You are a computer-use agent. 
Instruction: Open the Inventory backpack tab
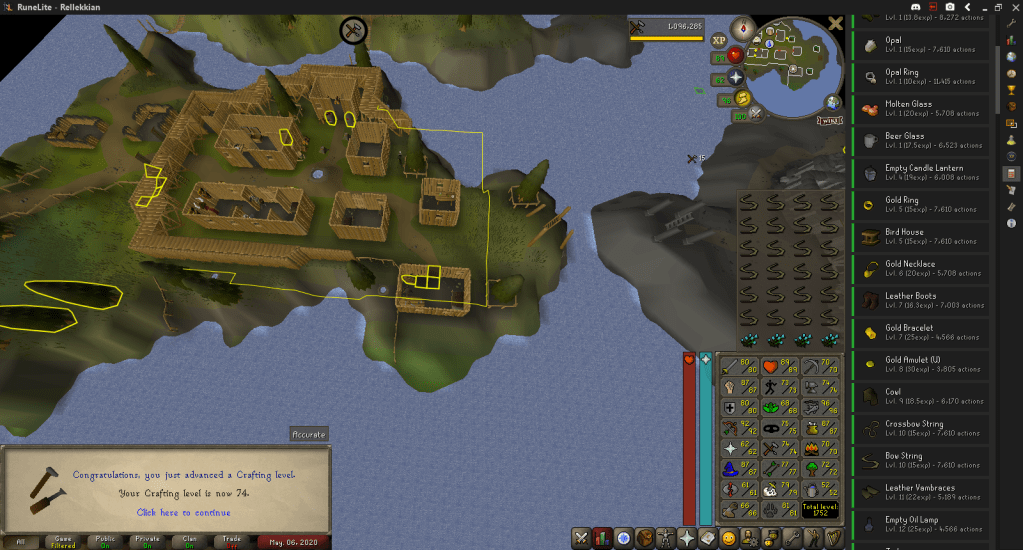point(646,538)
